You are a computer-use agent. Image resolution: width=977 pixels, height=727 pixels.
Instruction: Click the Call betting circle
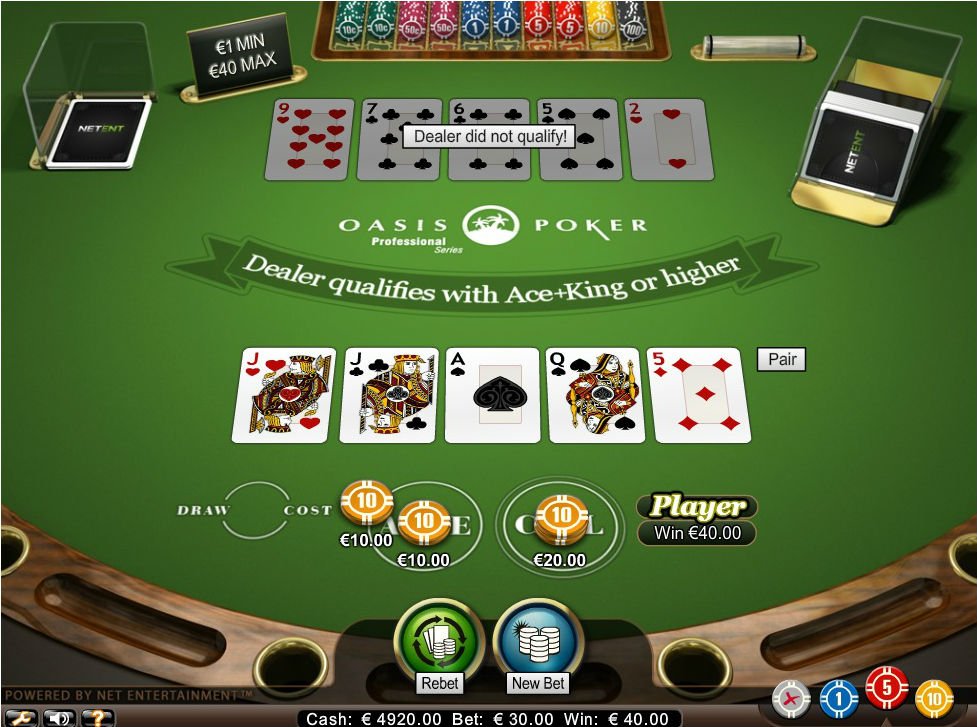[560, 520]
